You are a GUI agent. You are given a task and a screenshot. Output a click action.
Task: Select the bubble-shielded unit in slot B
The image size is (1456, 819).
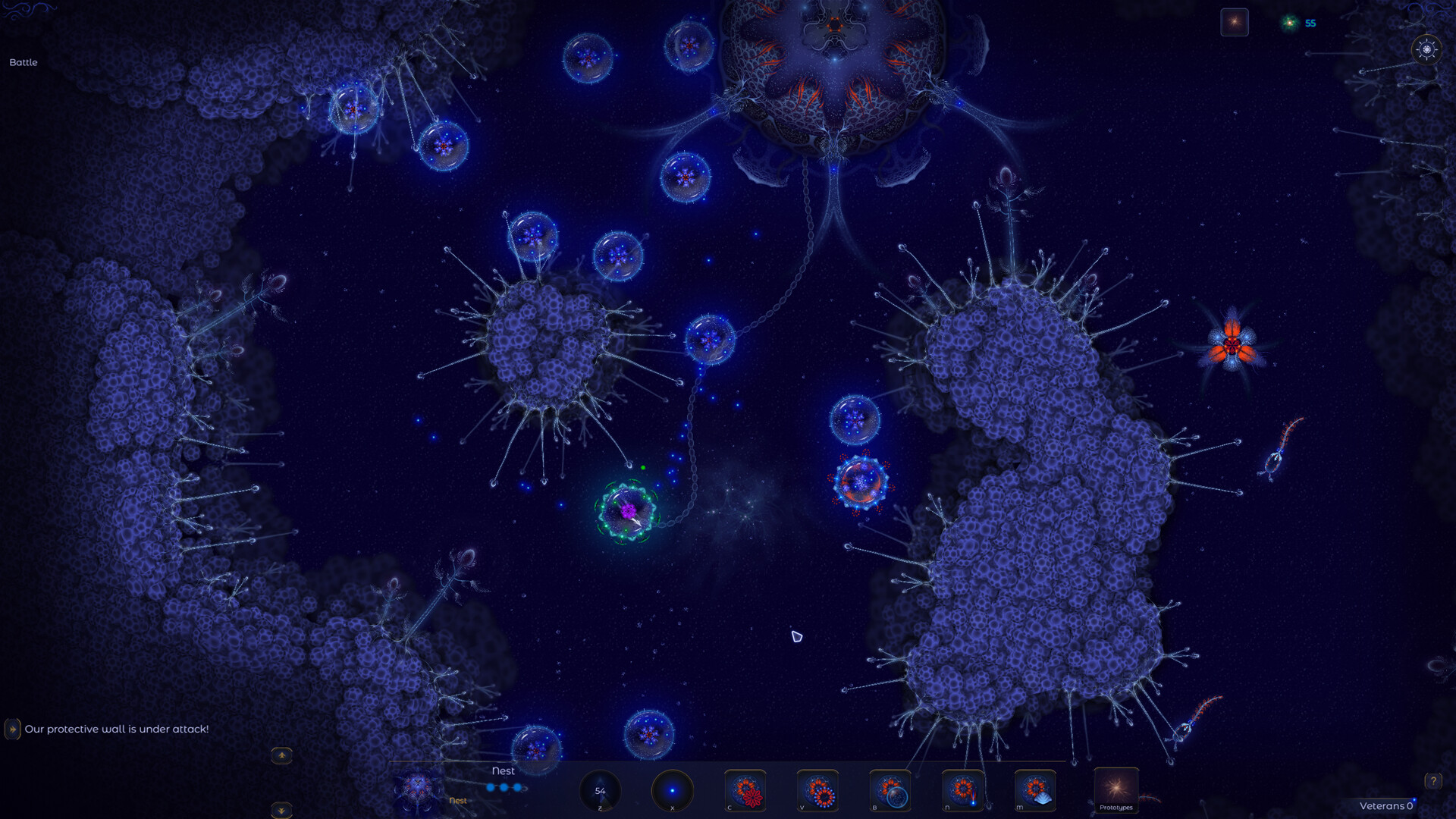point(890,790)
